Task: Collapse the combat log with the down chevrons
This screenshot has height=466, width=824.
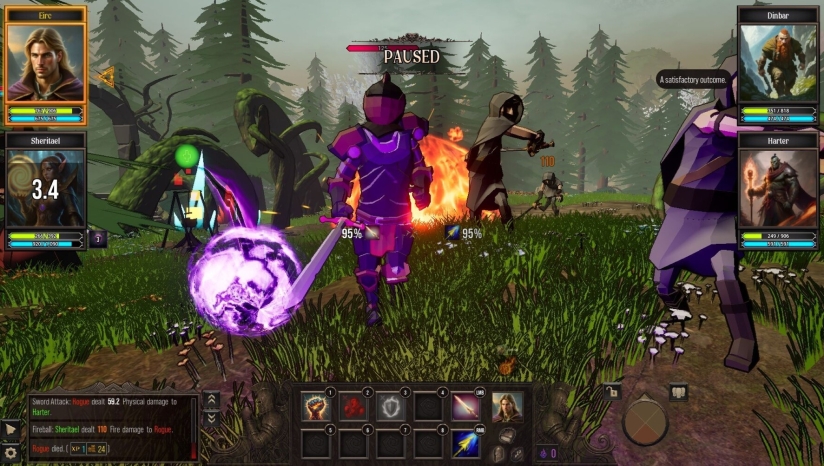Action: (x=211, y=417)
